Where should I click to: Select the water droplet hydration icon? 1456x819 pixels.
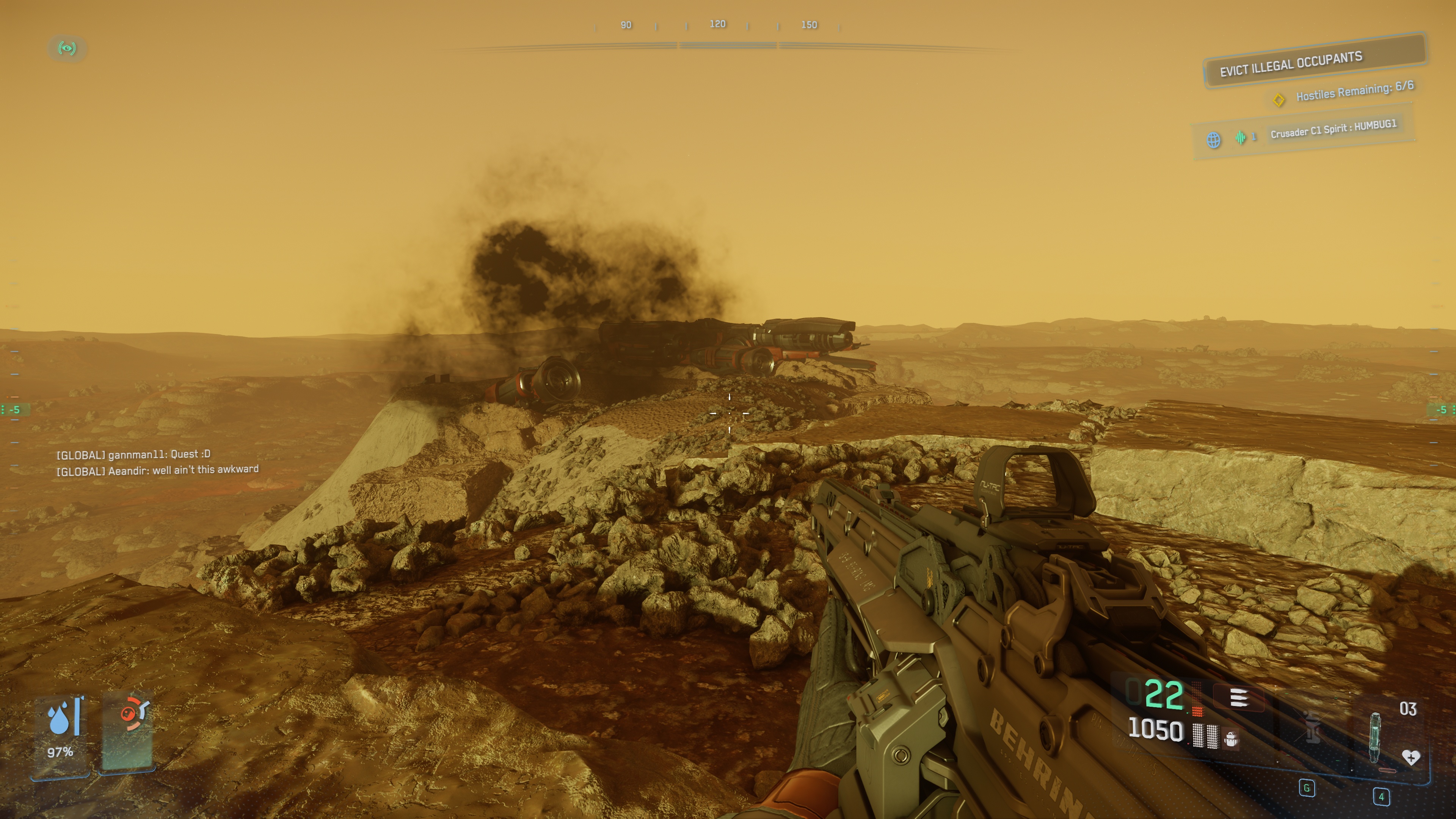[59, 719]
